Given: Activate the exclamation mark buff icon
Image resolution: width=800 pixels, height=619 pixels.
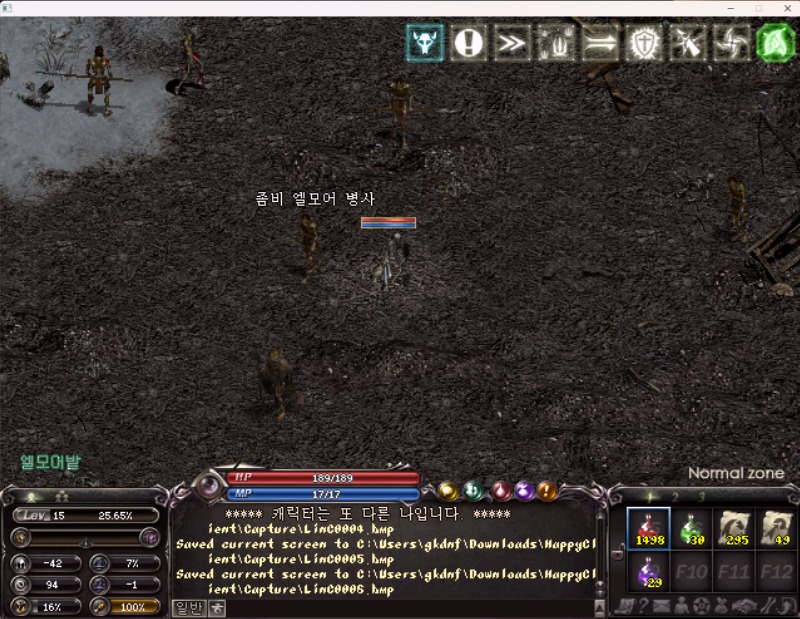Looking at the screenshot, I should [468, 43].
